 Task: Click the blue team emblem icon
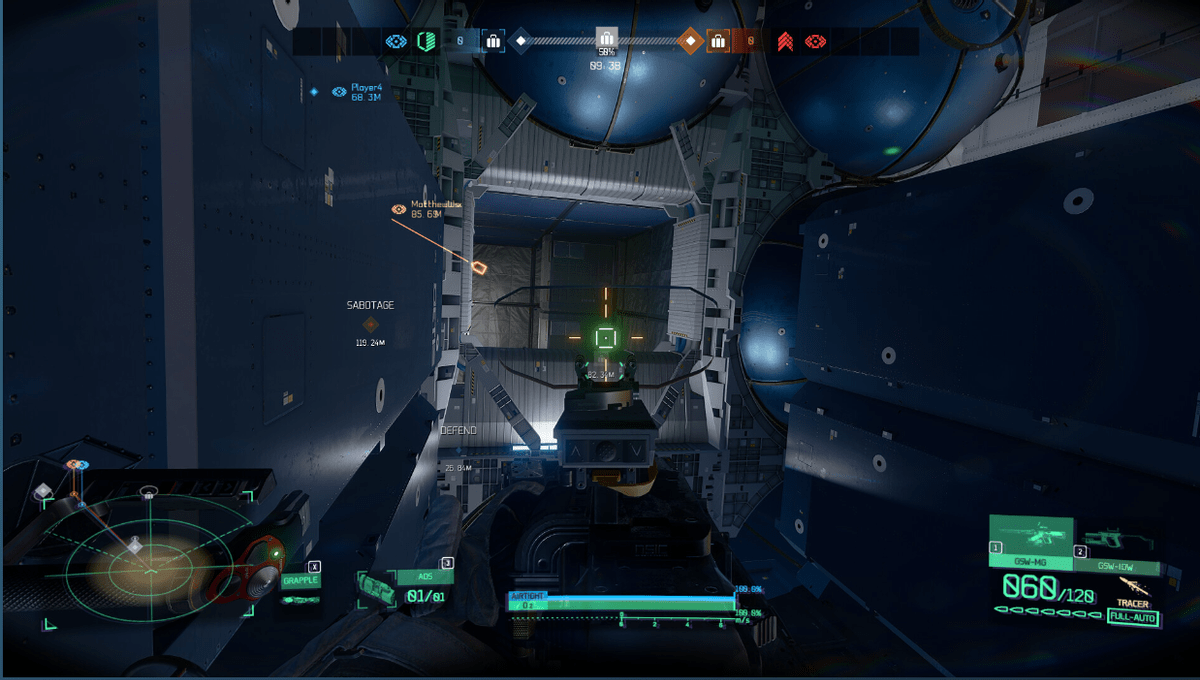point(396,41)
